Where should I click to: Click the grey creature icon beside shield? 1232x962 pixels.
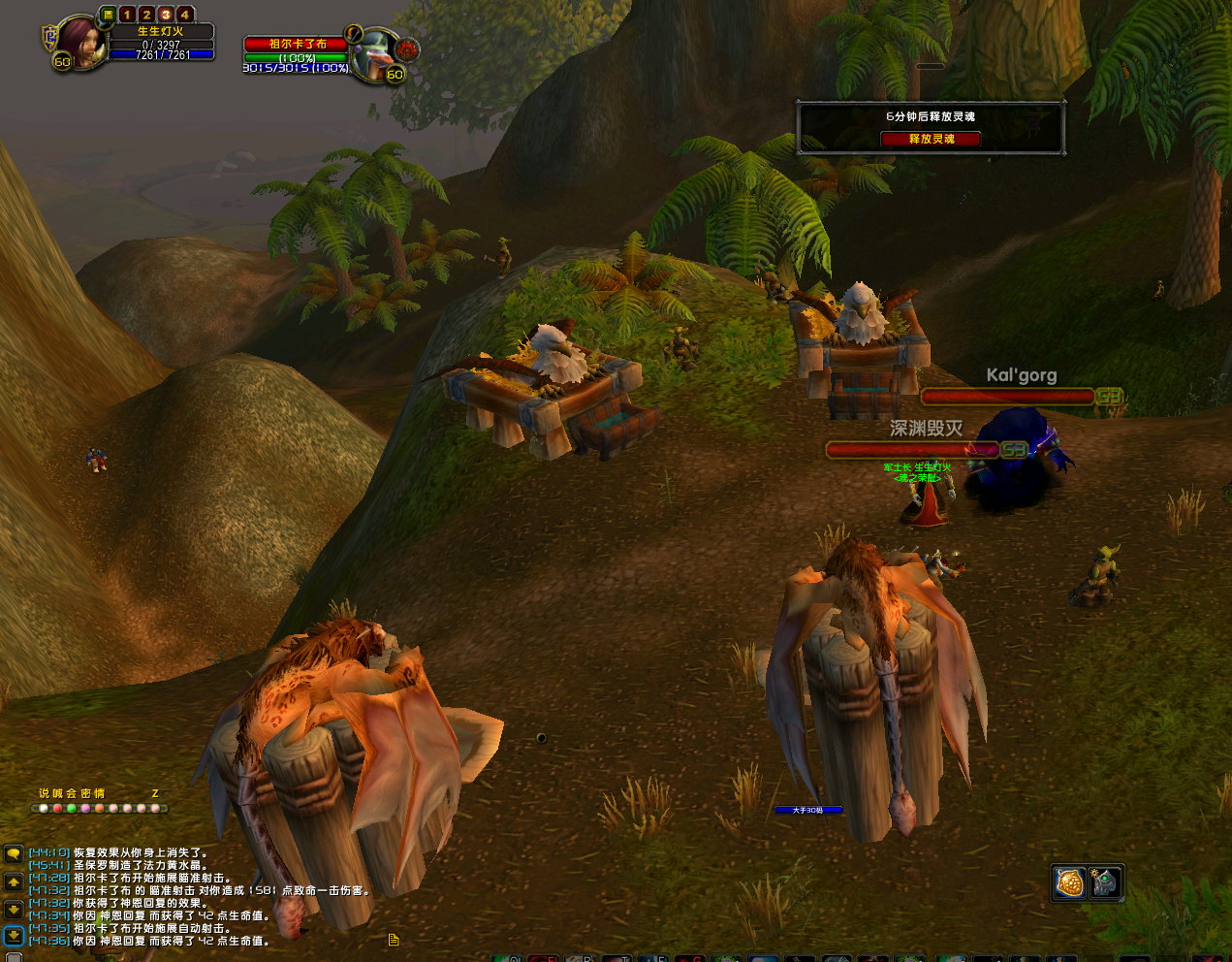1105,883
